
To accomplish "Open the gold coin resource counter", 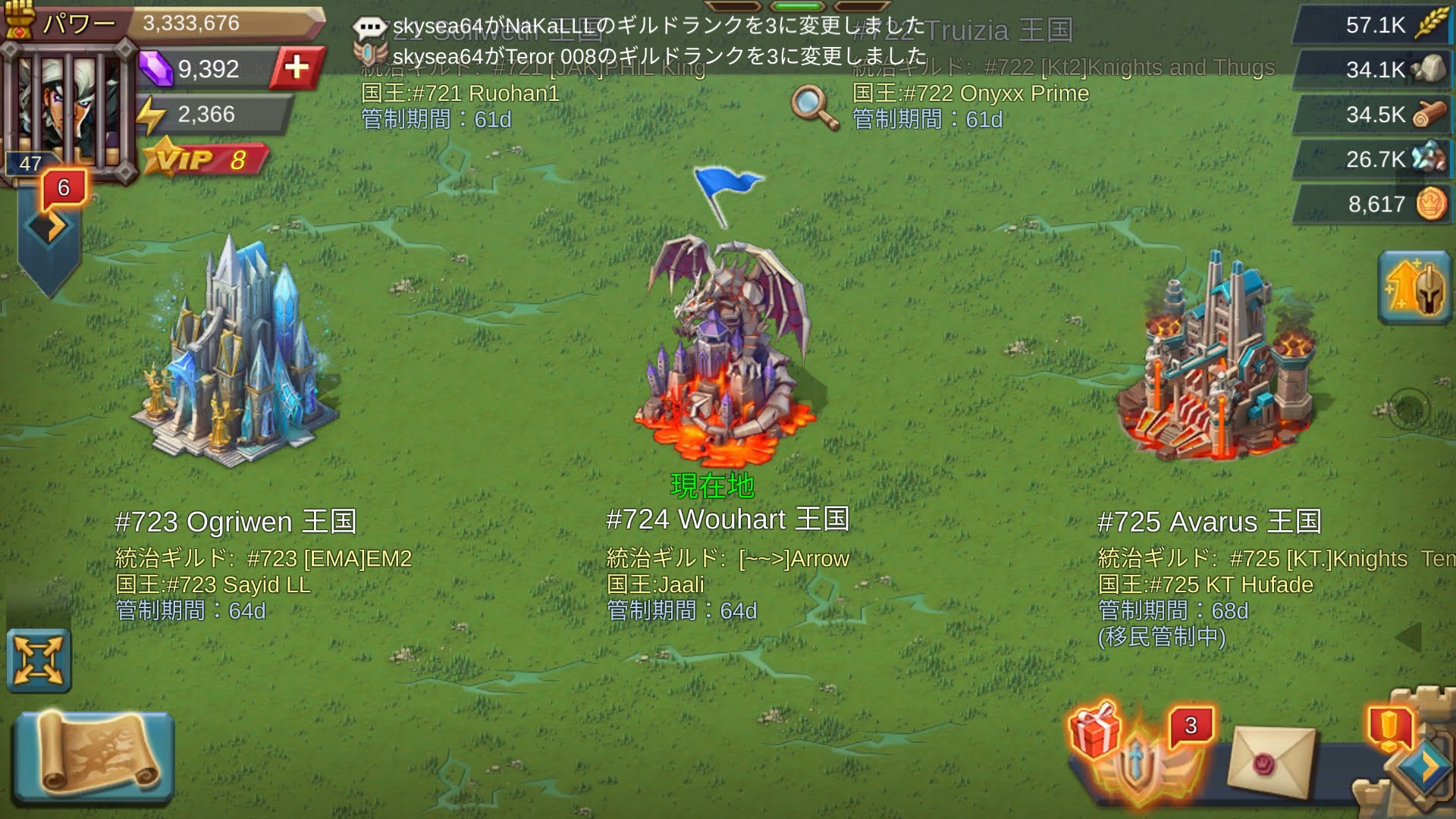I will tap(1373, 204).
